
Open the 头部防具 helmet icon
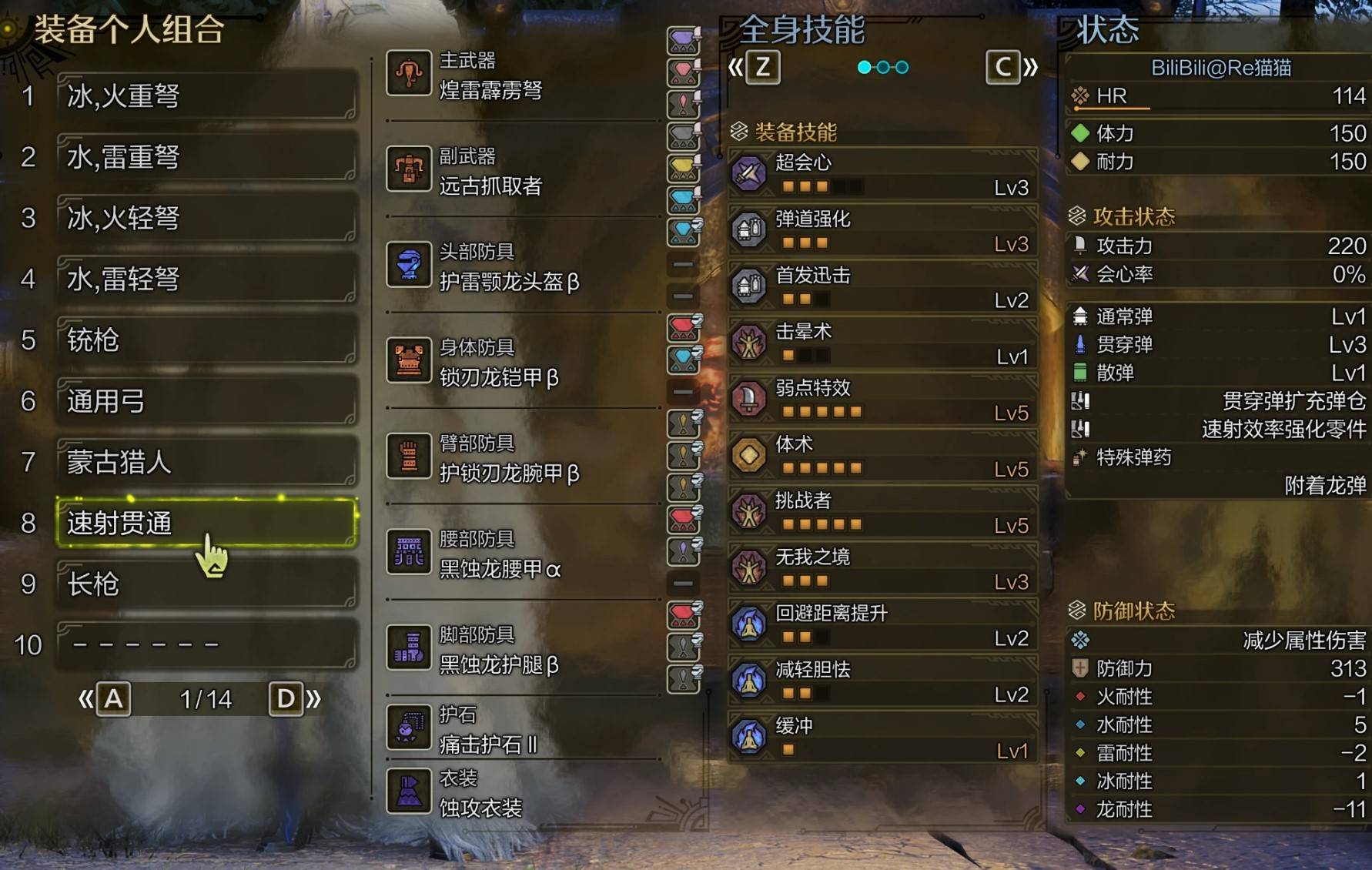409,266
